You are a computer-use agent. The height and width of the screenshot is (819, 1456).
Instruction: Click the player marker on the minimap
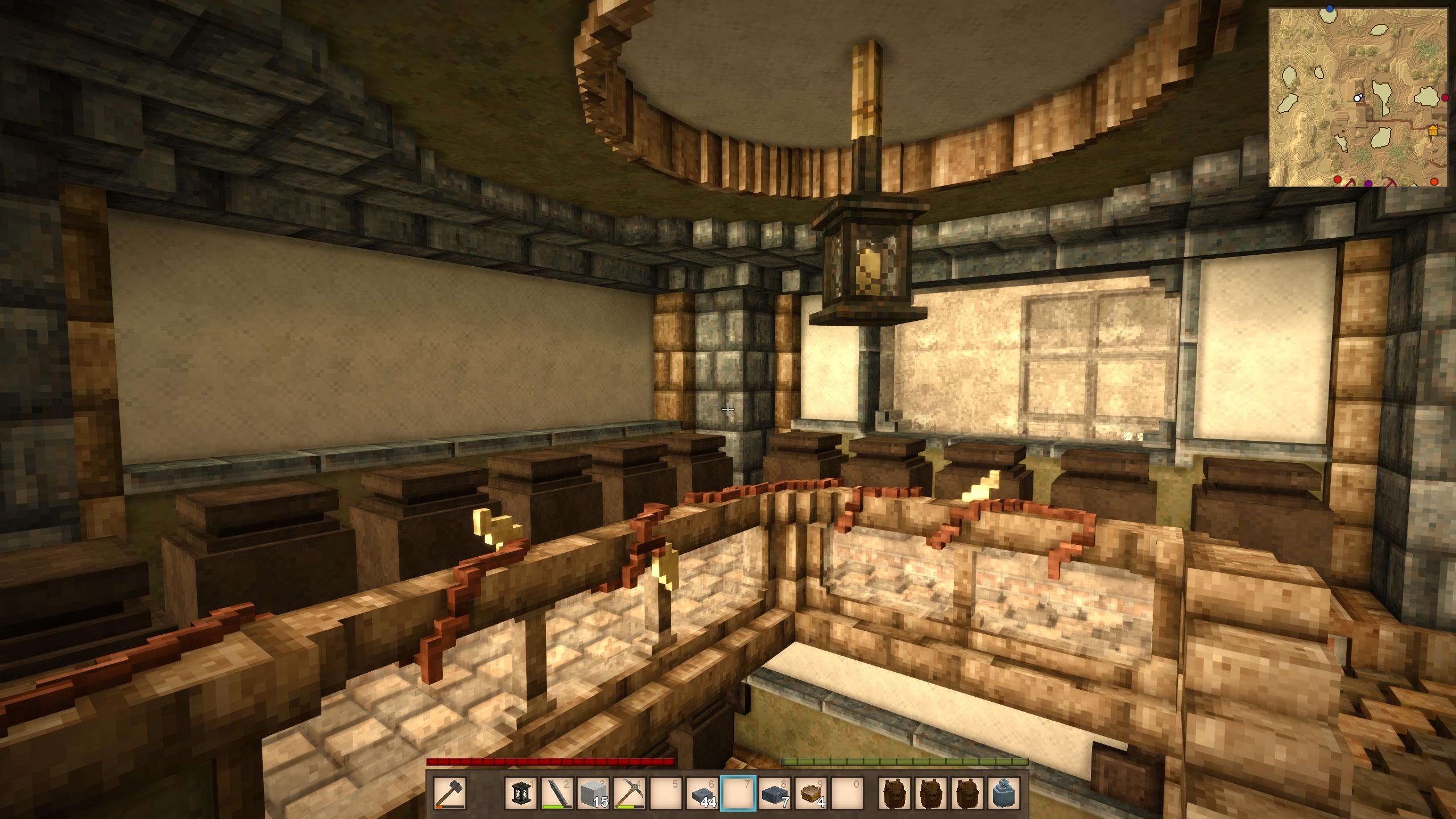[x=1357, y=98]
